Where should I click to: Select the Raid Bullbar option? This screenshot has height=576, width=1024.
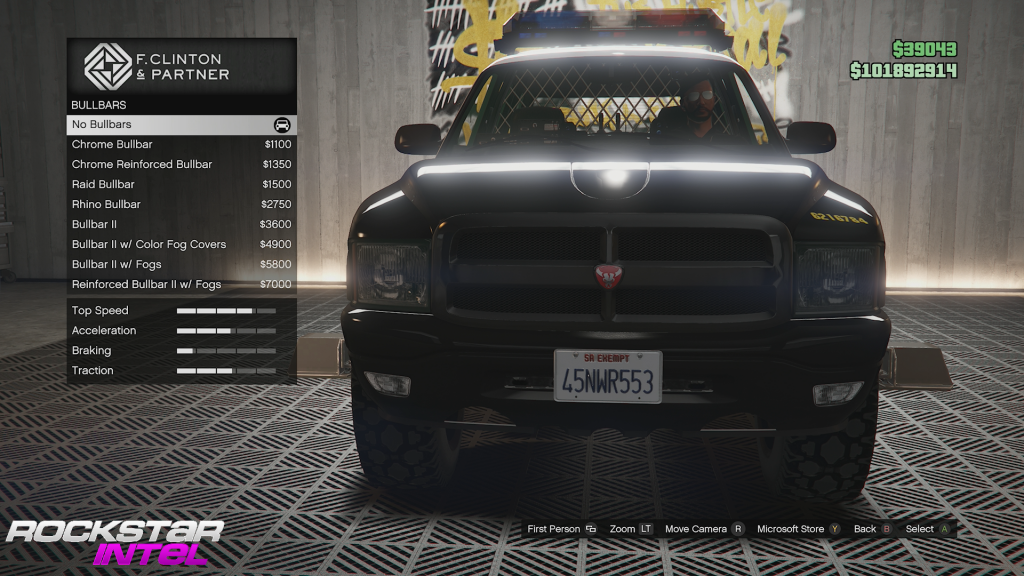point(181,185)
